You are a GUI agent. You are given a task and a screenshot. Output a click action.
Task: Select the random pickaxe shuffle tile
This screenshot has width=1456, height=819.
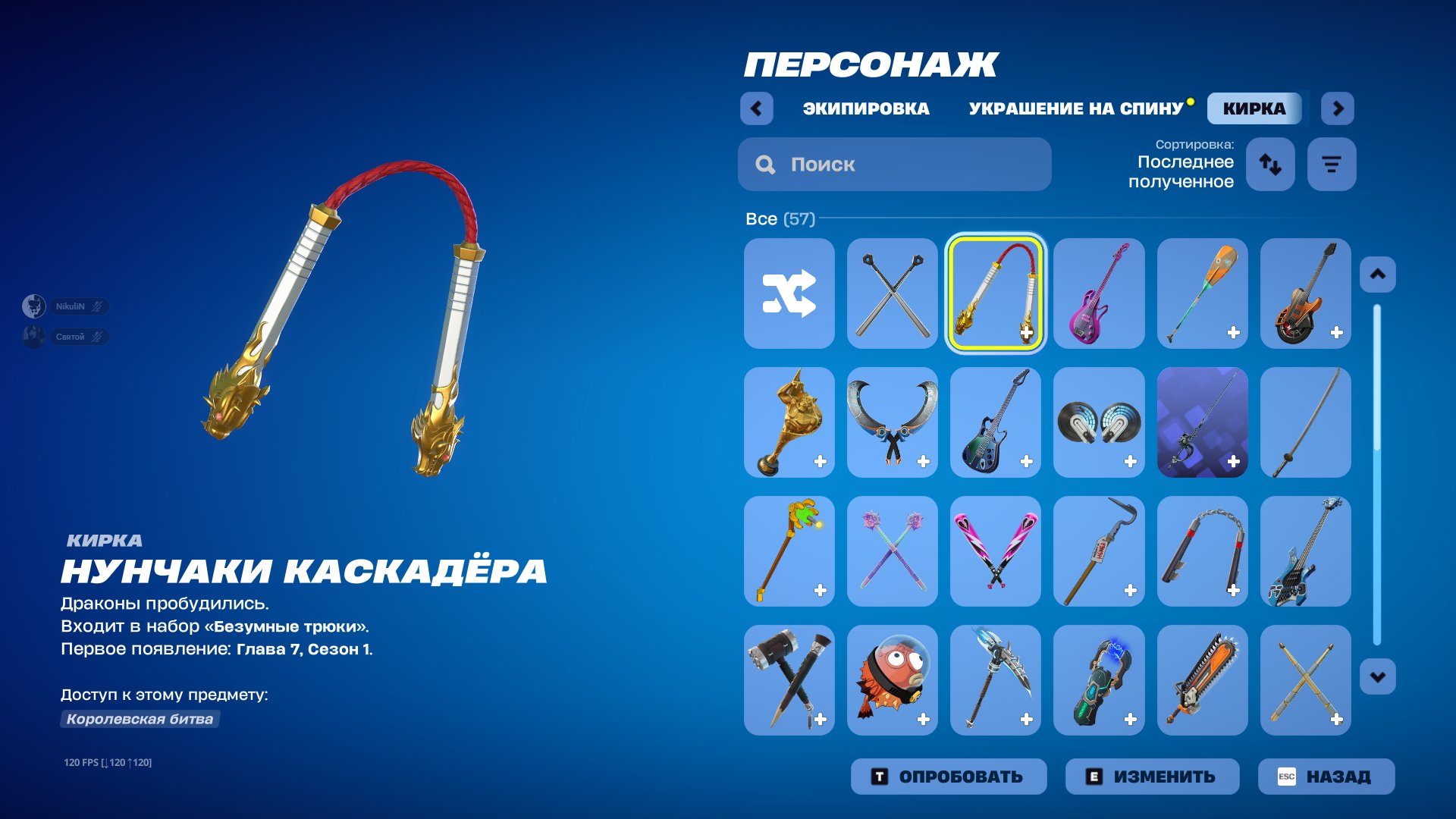[x=789, y=293]
